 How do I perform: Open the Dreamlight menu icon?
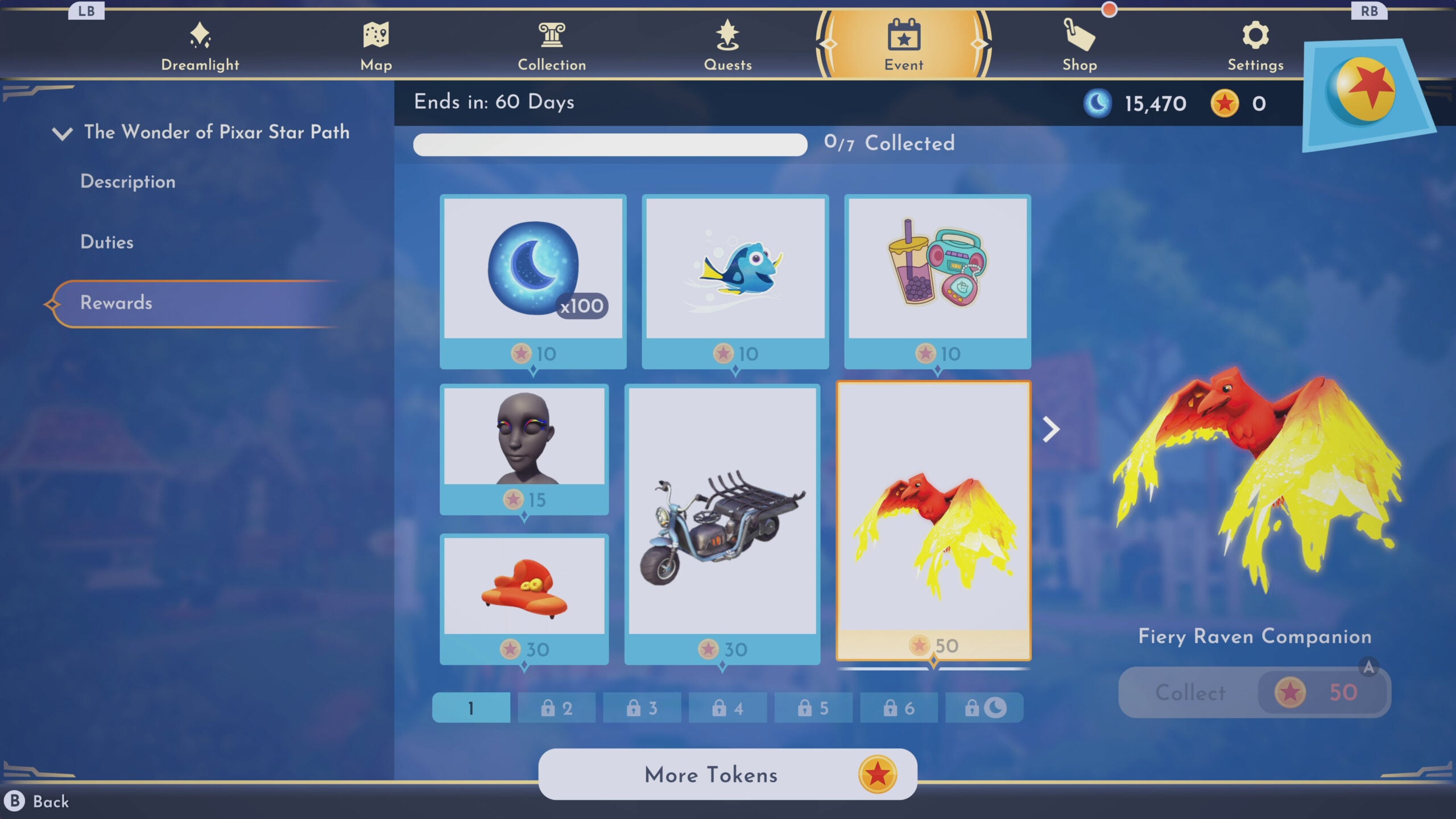(200, 38)
